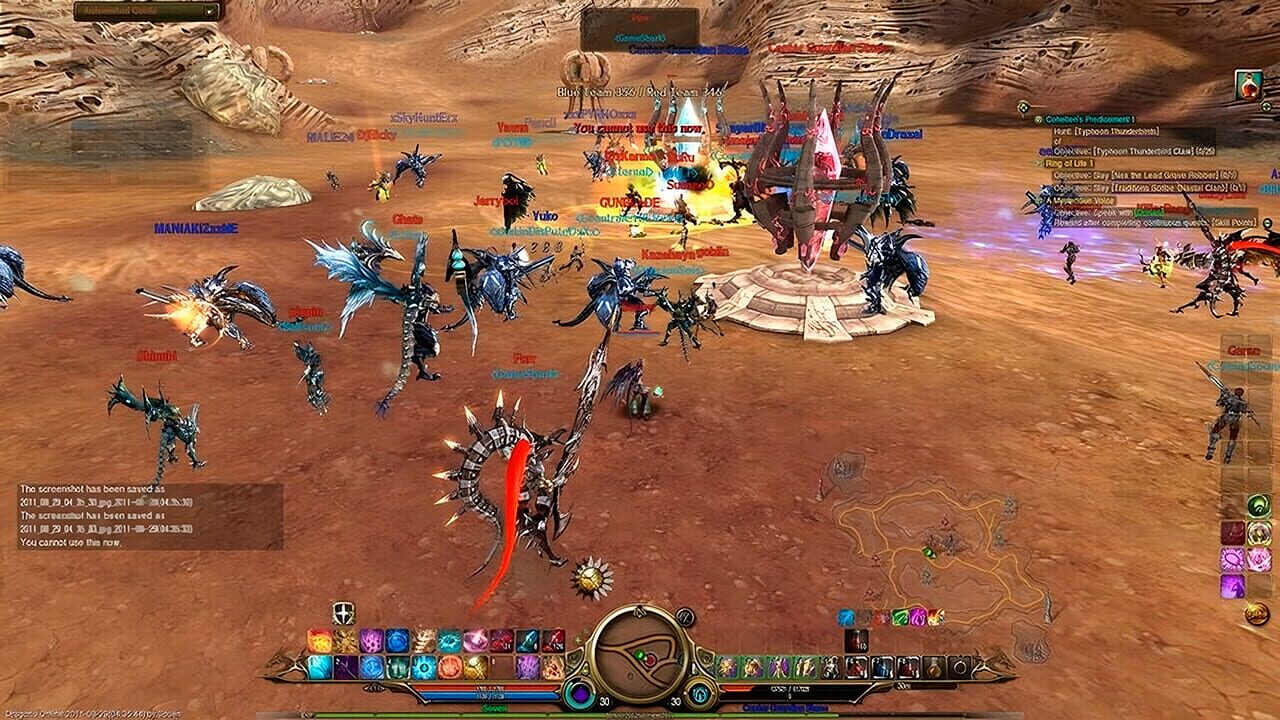Viewport: 1280px width, 720px height.
Task: Open the potion flask icon on the right hotbar
Action: coord(936,668)
